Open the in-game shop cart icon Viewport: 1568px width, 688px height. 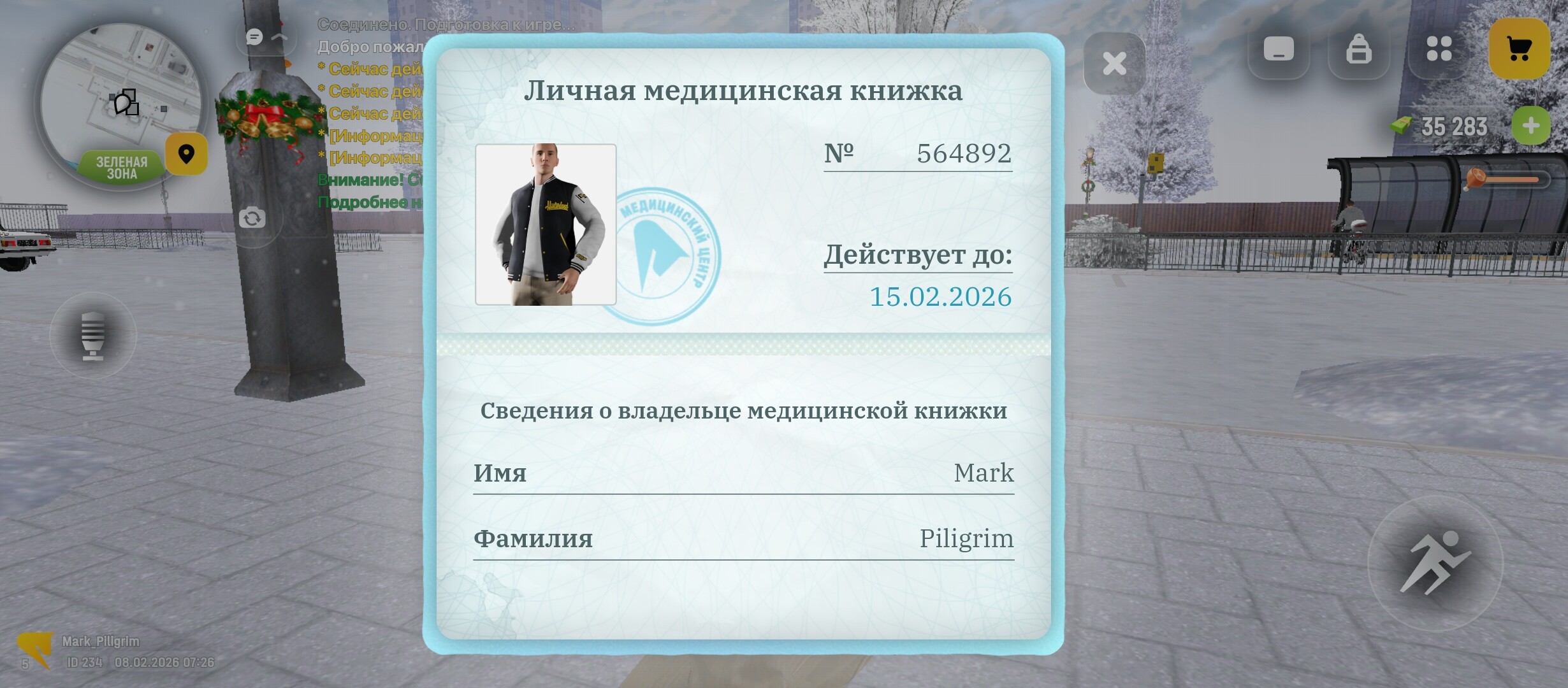[x=1520, y=48]
